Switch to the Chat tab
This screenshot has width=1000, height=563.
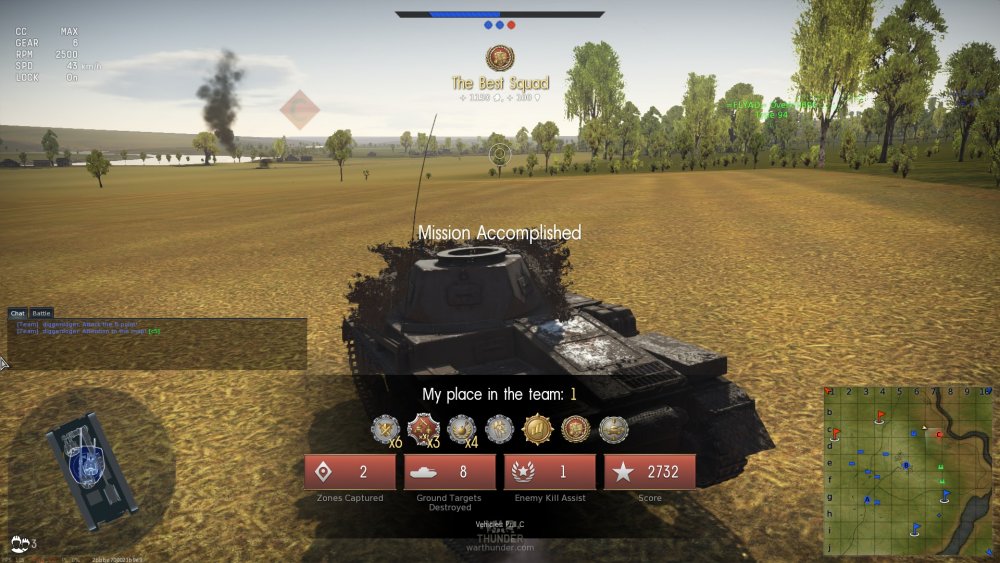point(18,313)
